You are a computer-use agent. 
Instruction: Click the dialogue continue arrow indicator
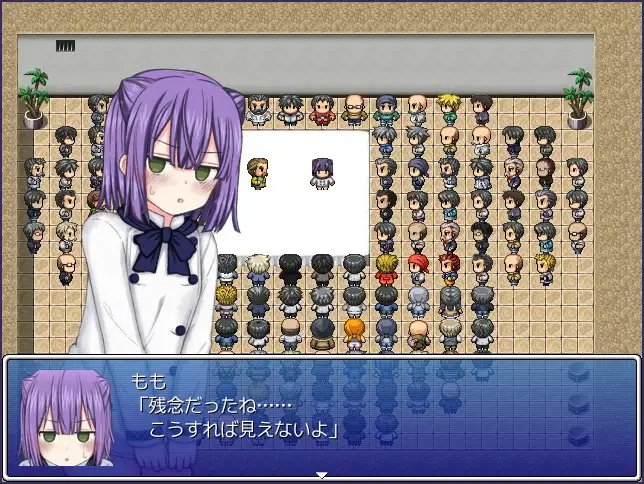(x=322, y=475)
